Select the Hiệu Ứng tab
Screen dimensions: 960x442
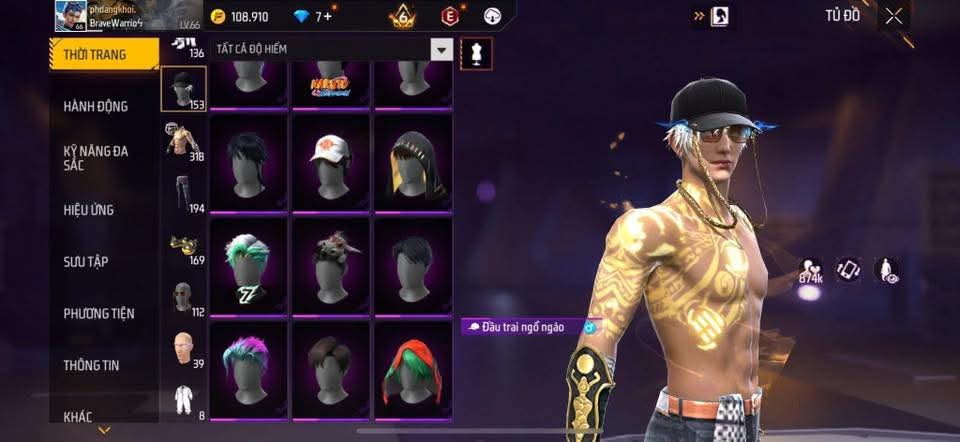coord(89,210)
